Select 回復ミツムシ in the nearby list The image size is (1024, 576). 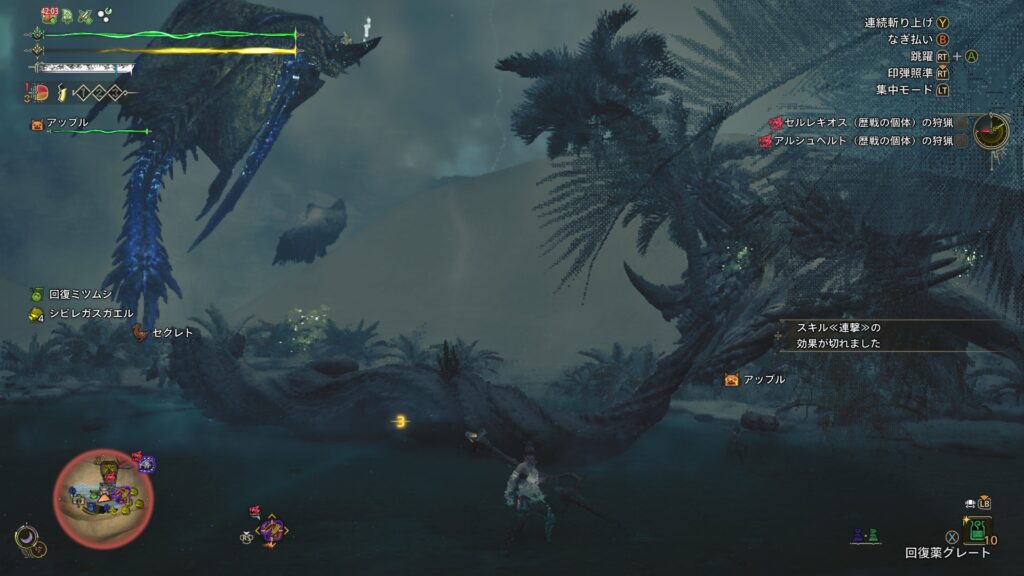(x=74, y=295)
